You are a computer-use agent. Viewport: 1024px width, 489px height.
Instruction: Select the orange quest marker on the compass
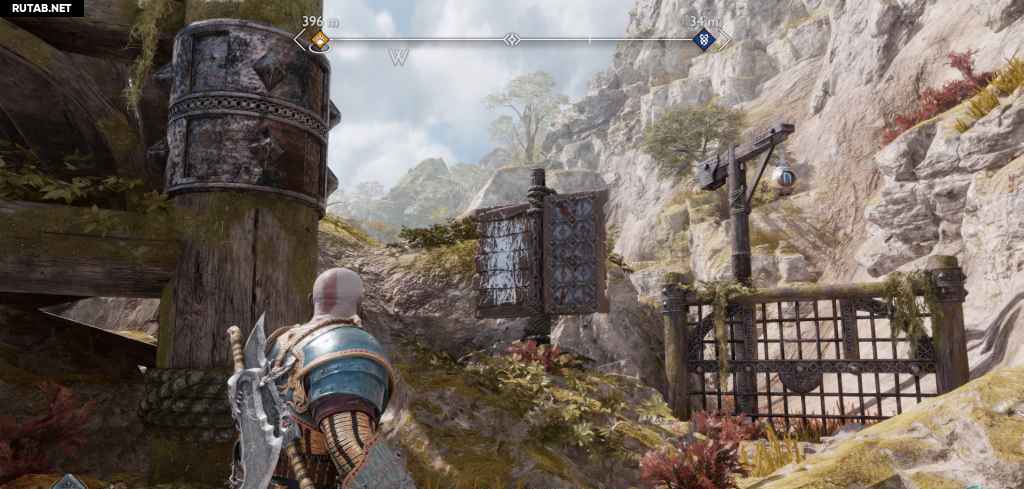(319, 40)
